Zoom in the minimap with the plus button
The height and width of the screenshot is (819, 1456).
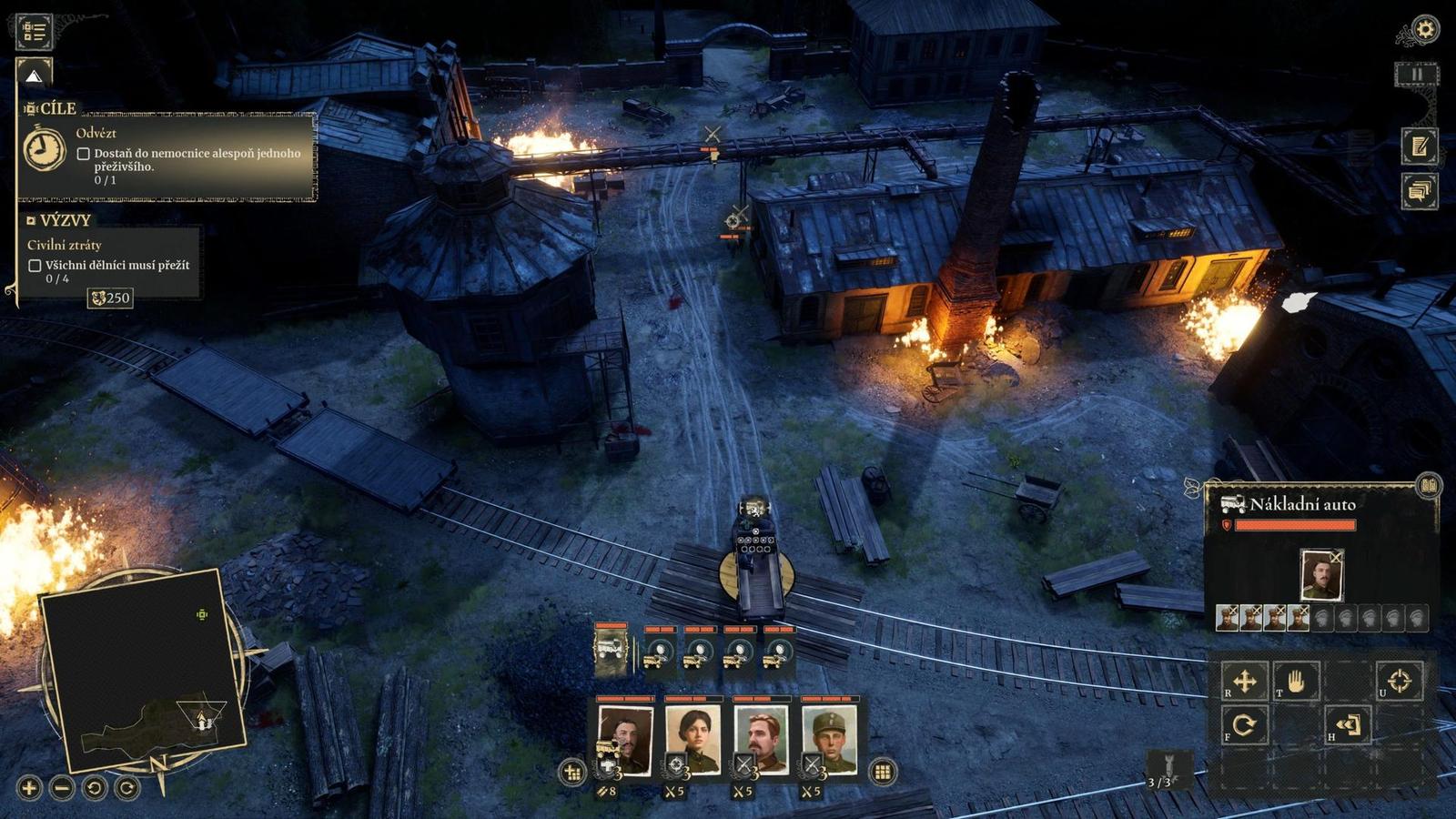click(x=29, y=787)
